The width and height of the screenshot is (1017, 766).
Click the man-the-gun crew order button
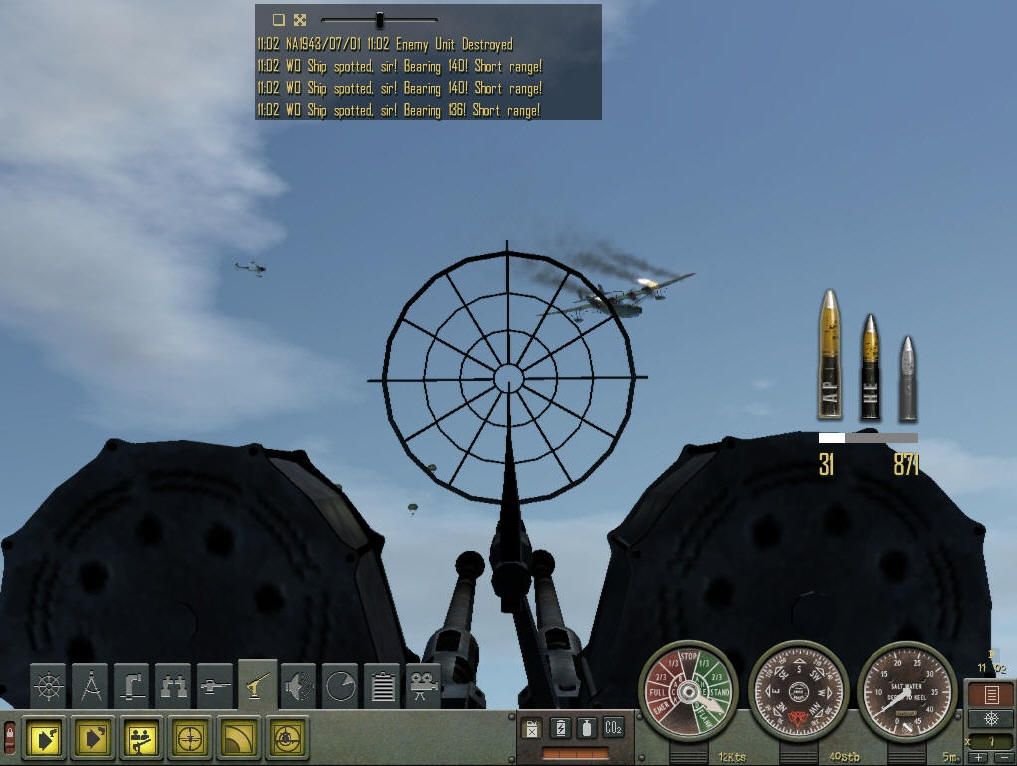[x=141, y=738]
